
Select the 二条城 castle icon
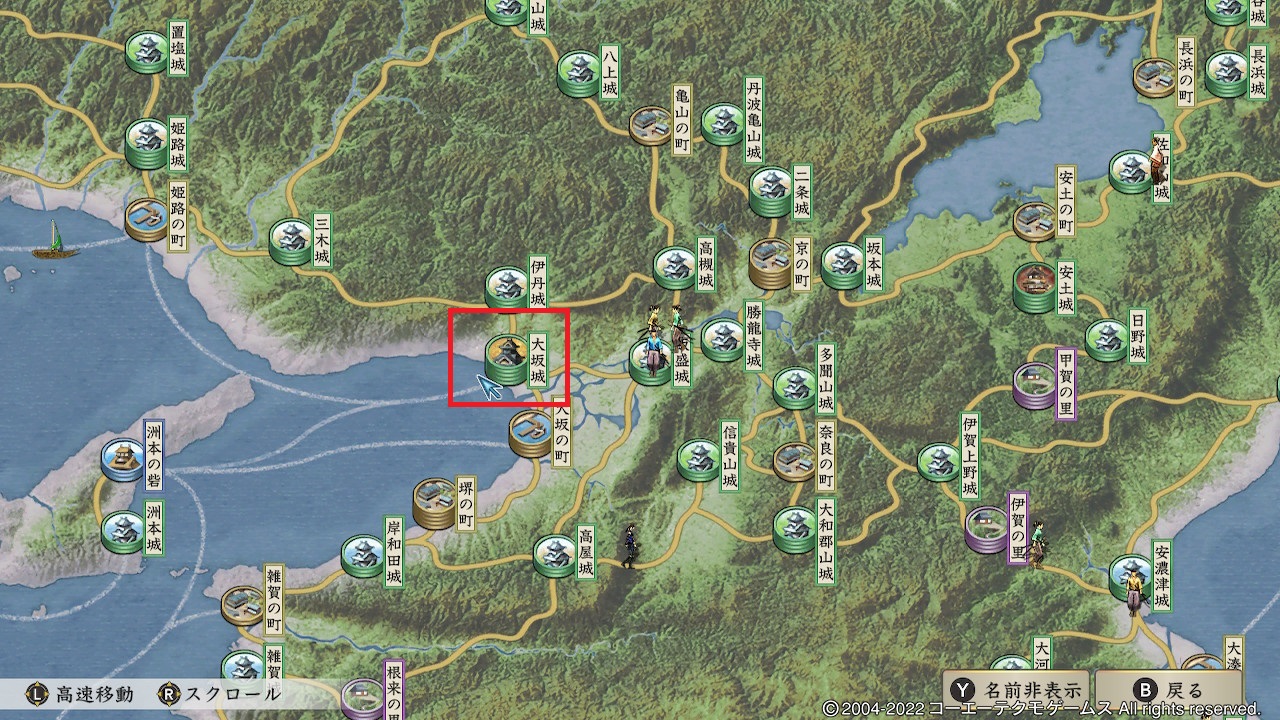(768, 188)
